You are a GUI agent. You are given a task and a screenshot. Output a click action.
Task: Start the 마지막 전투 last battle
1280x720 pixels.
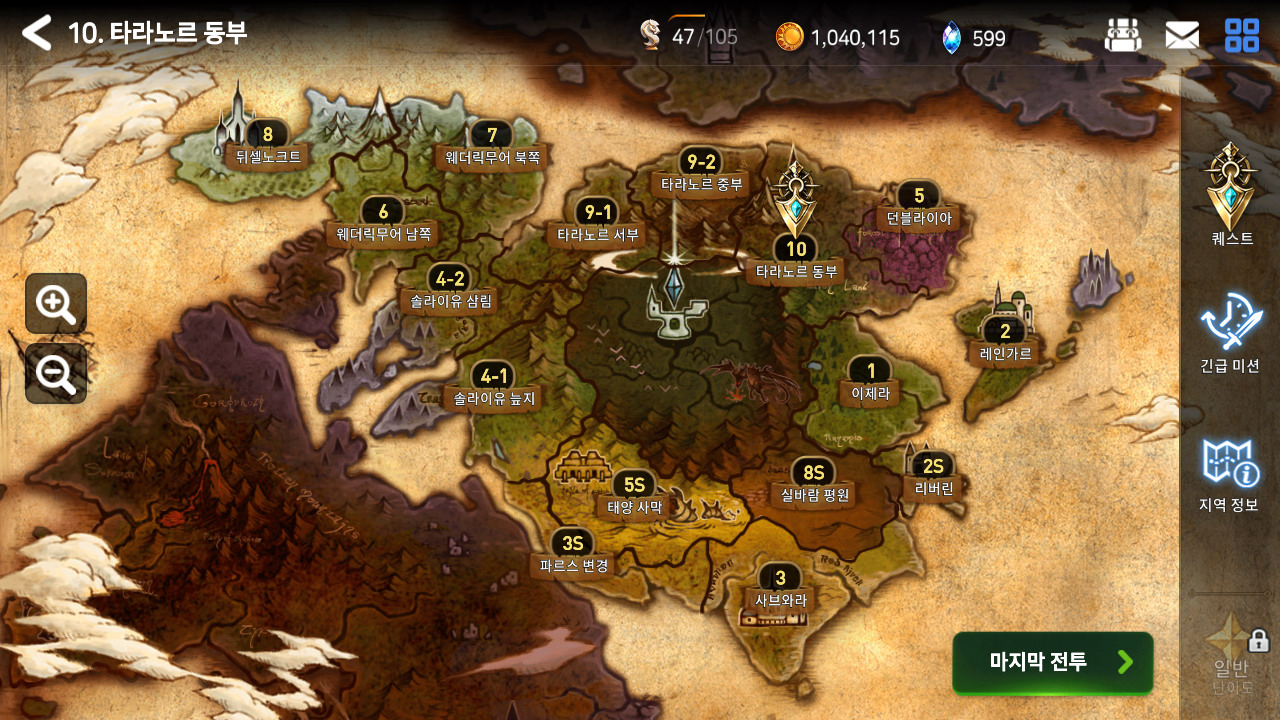[x=1052, y=662]
